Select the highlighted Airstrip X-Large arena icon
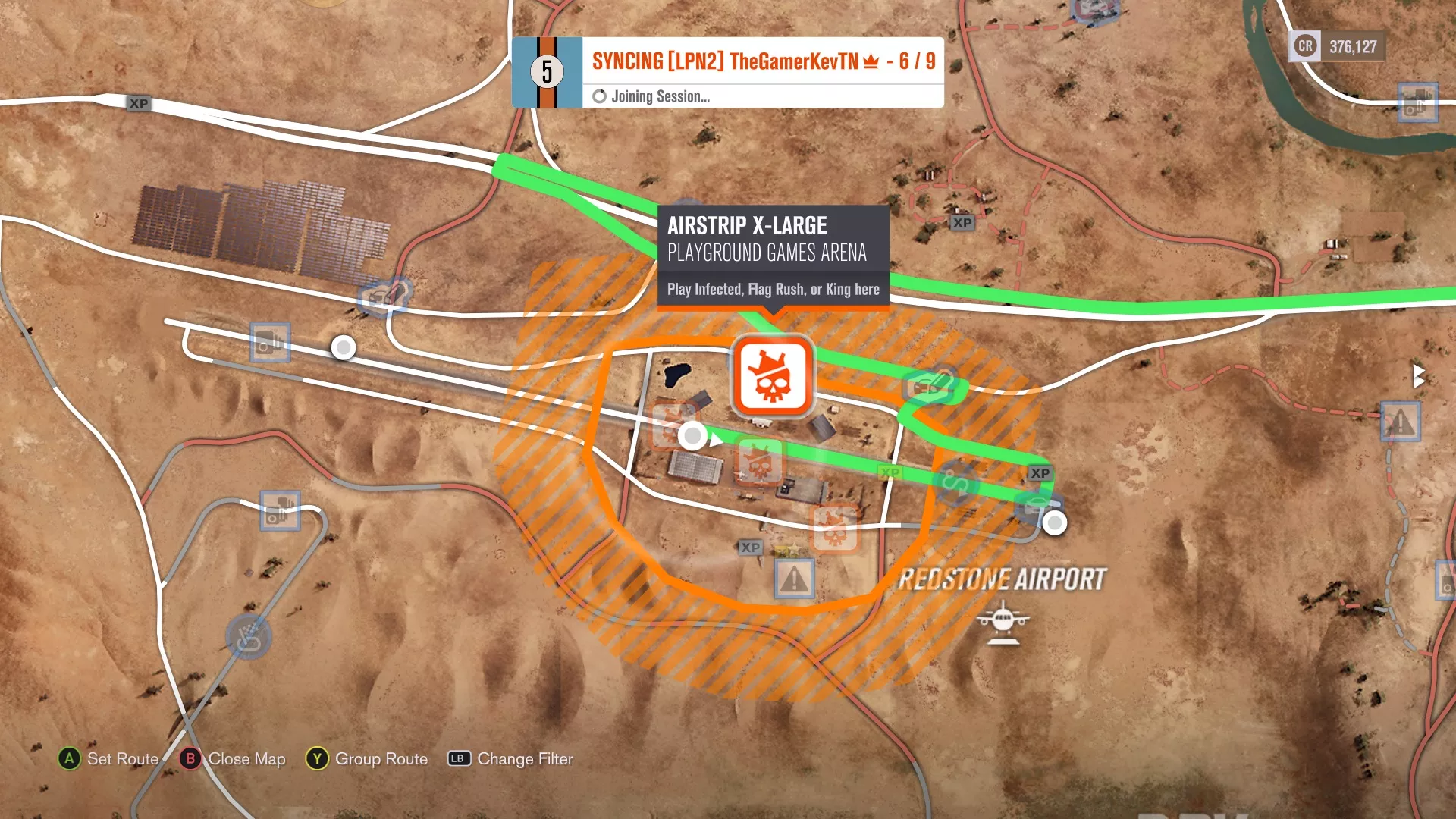 coord(772,376)
